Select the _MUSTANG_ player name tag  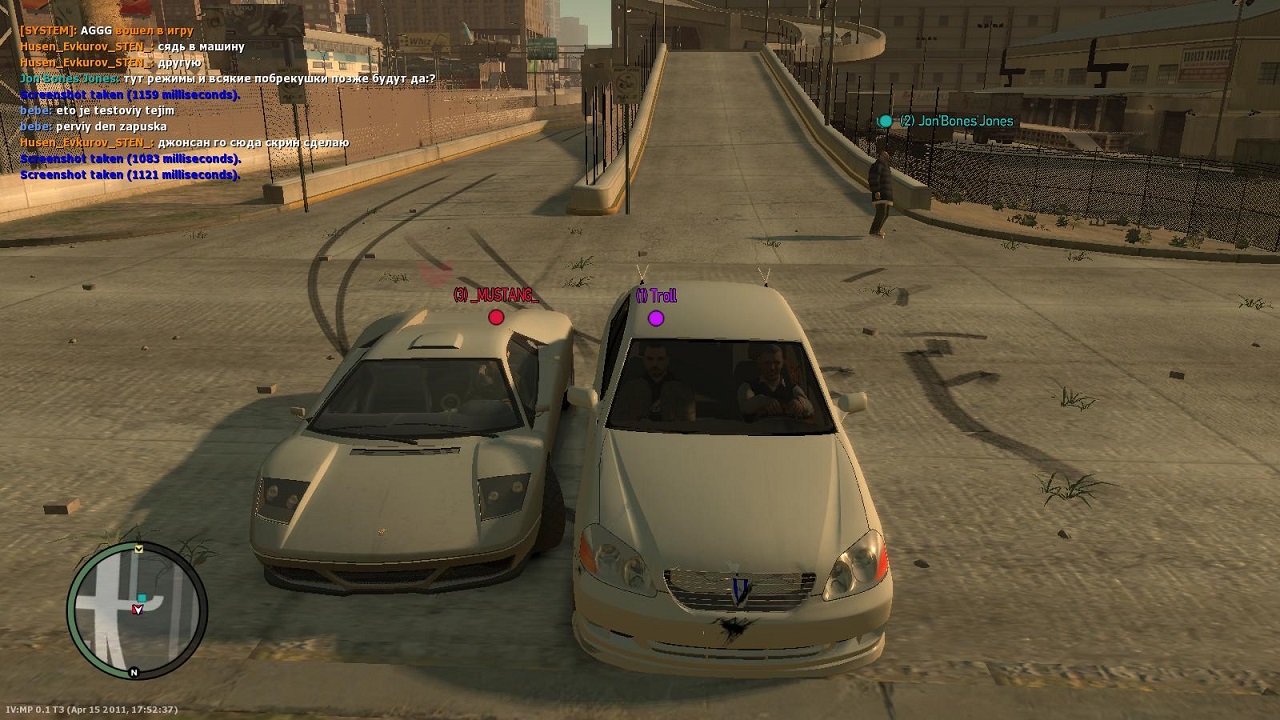point(495,295)
